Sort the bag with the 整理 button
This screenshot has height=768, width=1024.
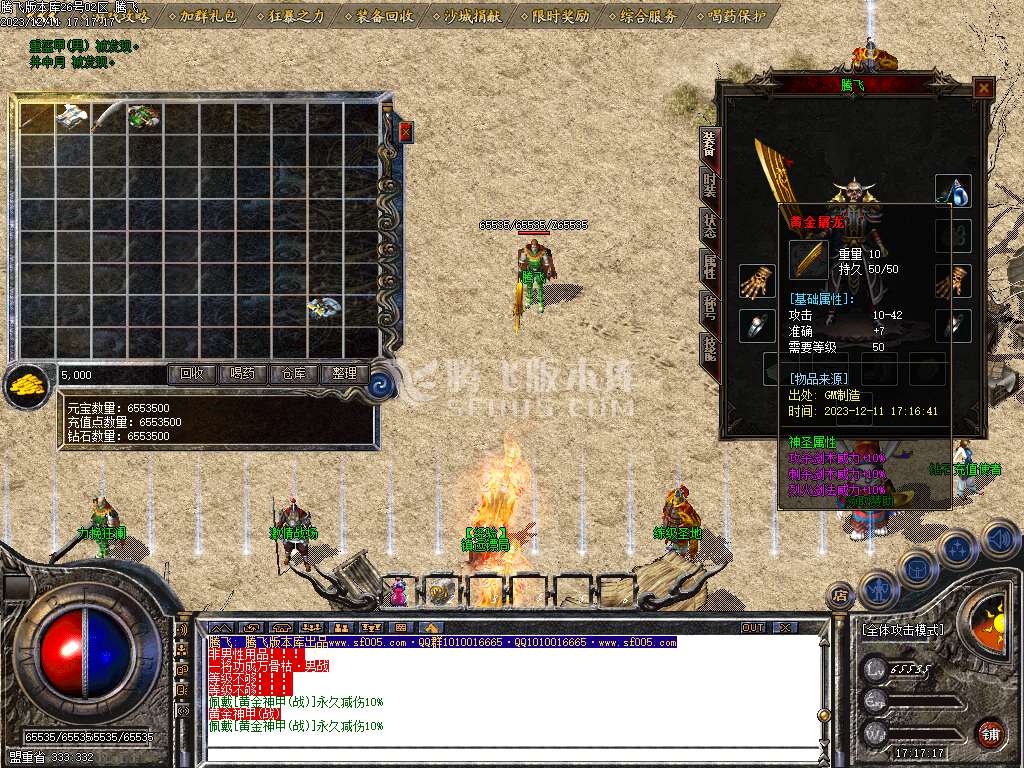[344, 374]
